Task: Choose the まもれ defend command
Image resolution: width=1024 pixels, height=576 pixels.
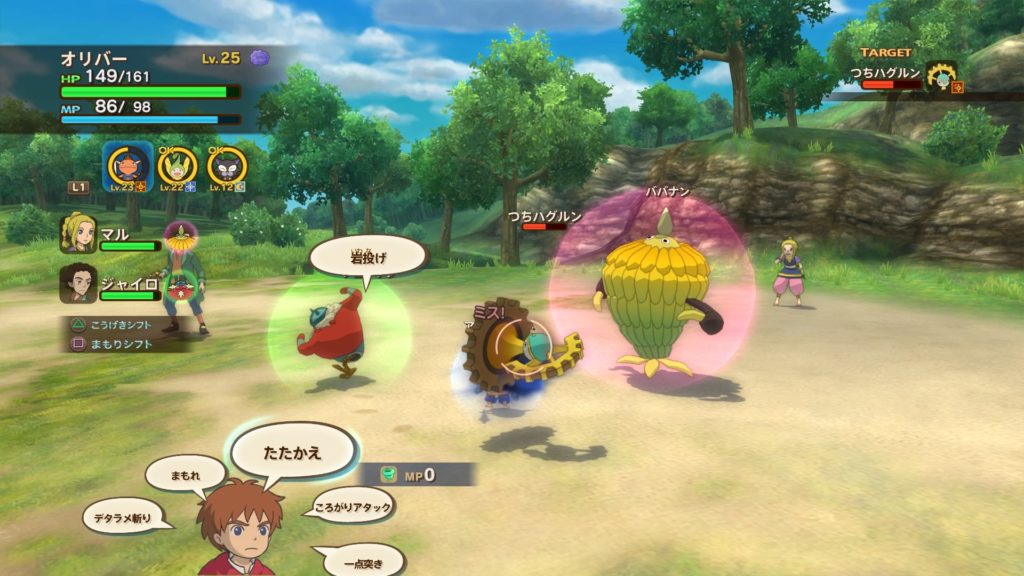Action: pyautogui.click(x=184, y=473)
